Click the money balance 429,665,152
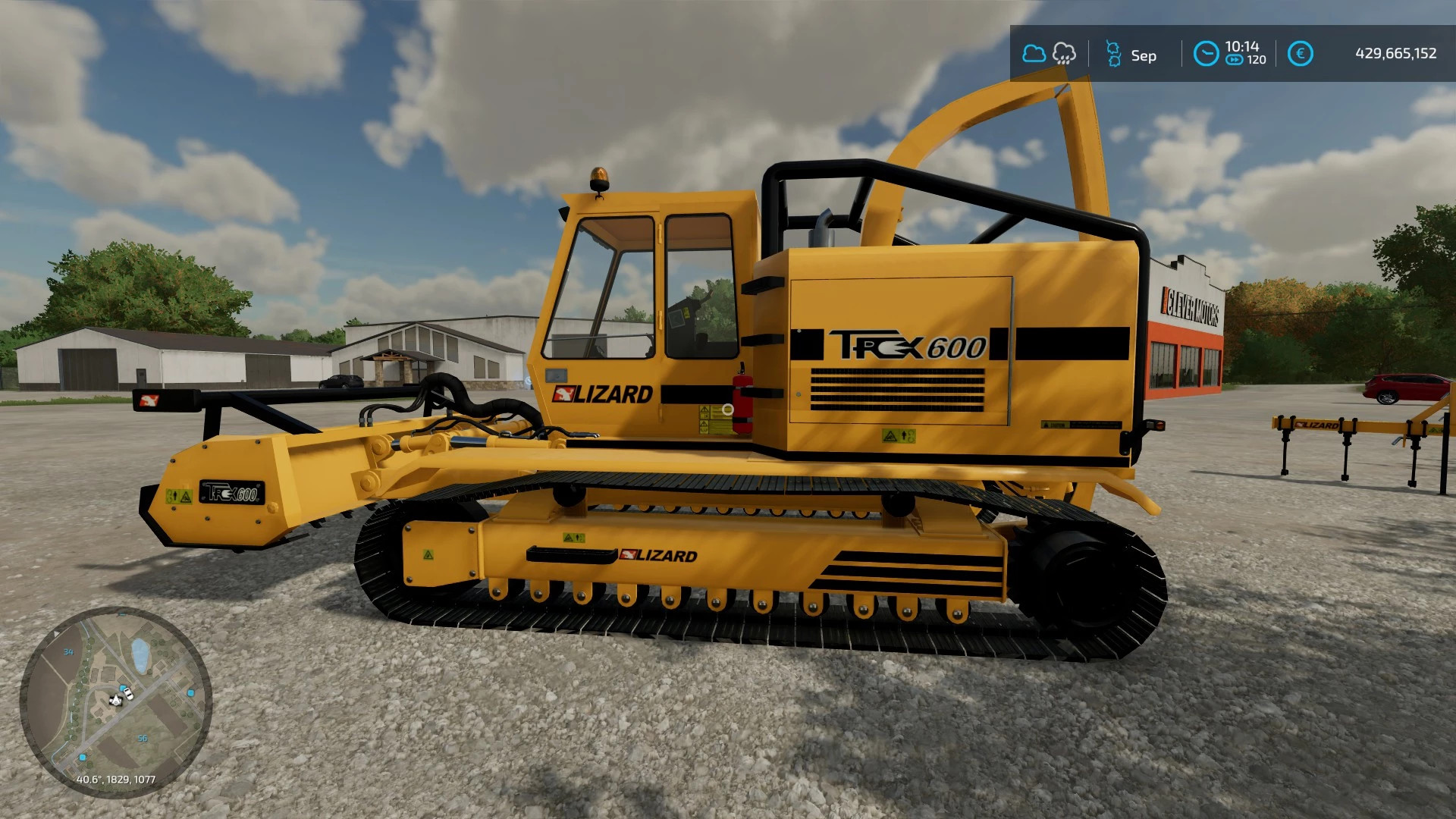 (1395, 55)
